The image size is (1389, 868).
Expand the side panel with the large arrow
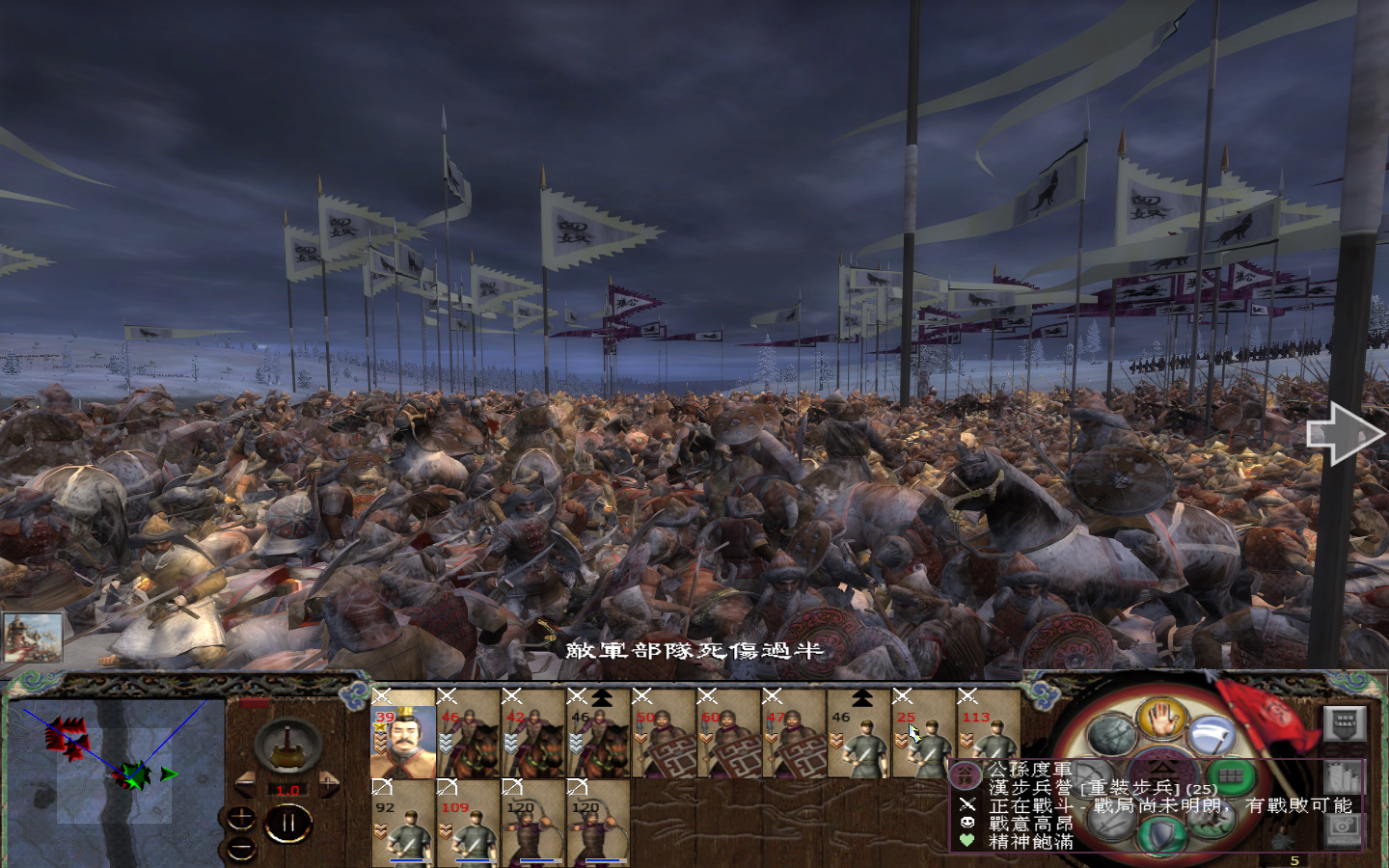[x=1343, y=434]
